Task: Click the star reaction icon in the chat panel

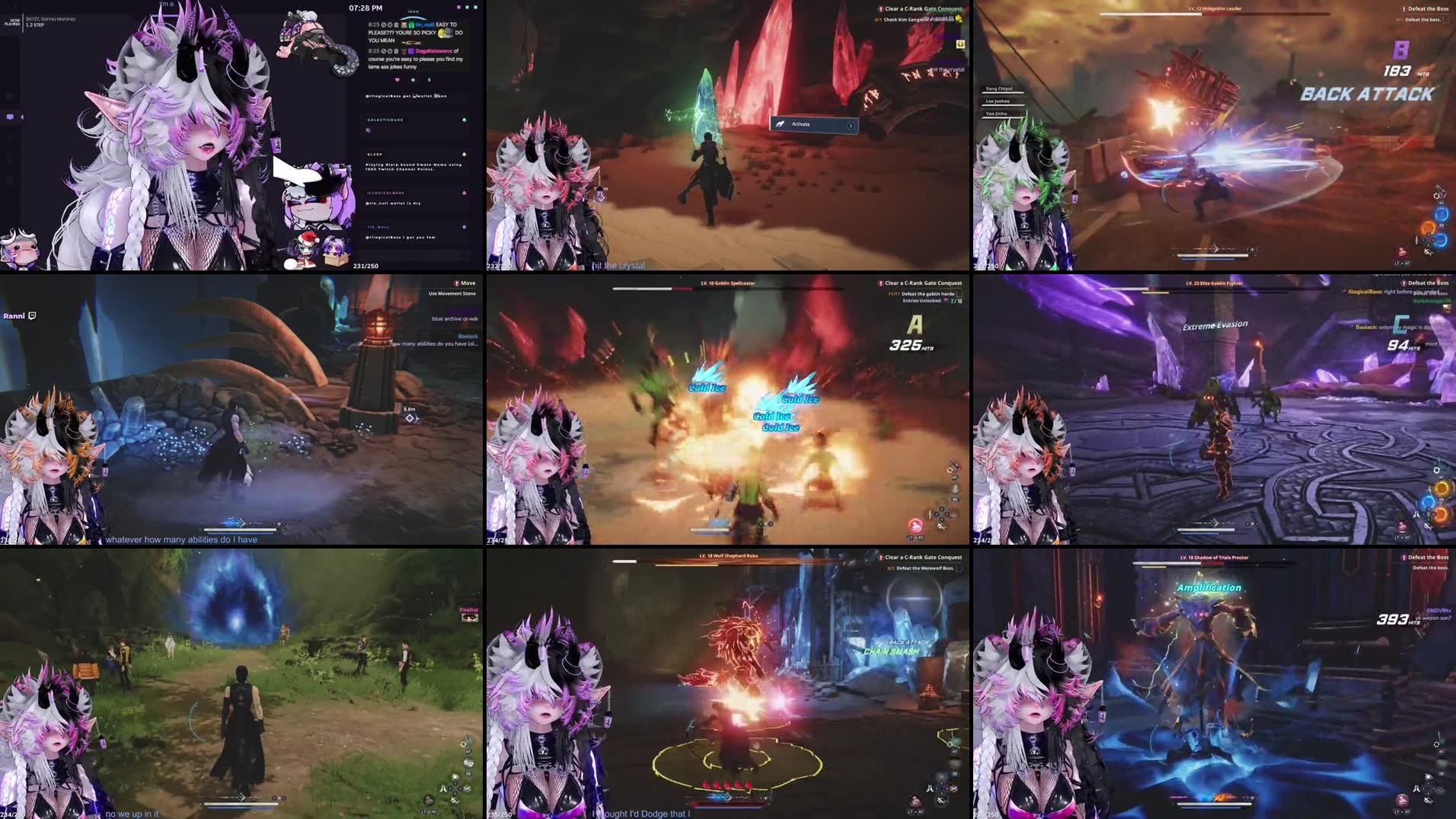Action: coord(413,80)
